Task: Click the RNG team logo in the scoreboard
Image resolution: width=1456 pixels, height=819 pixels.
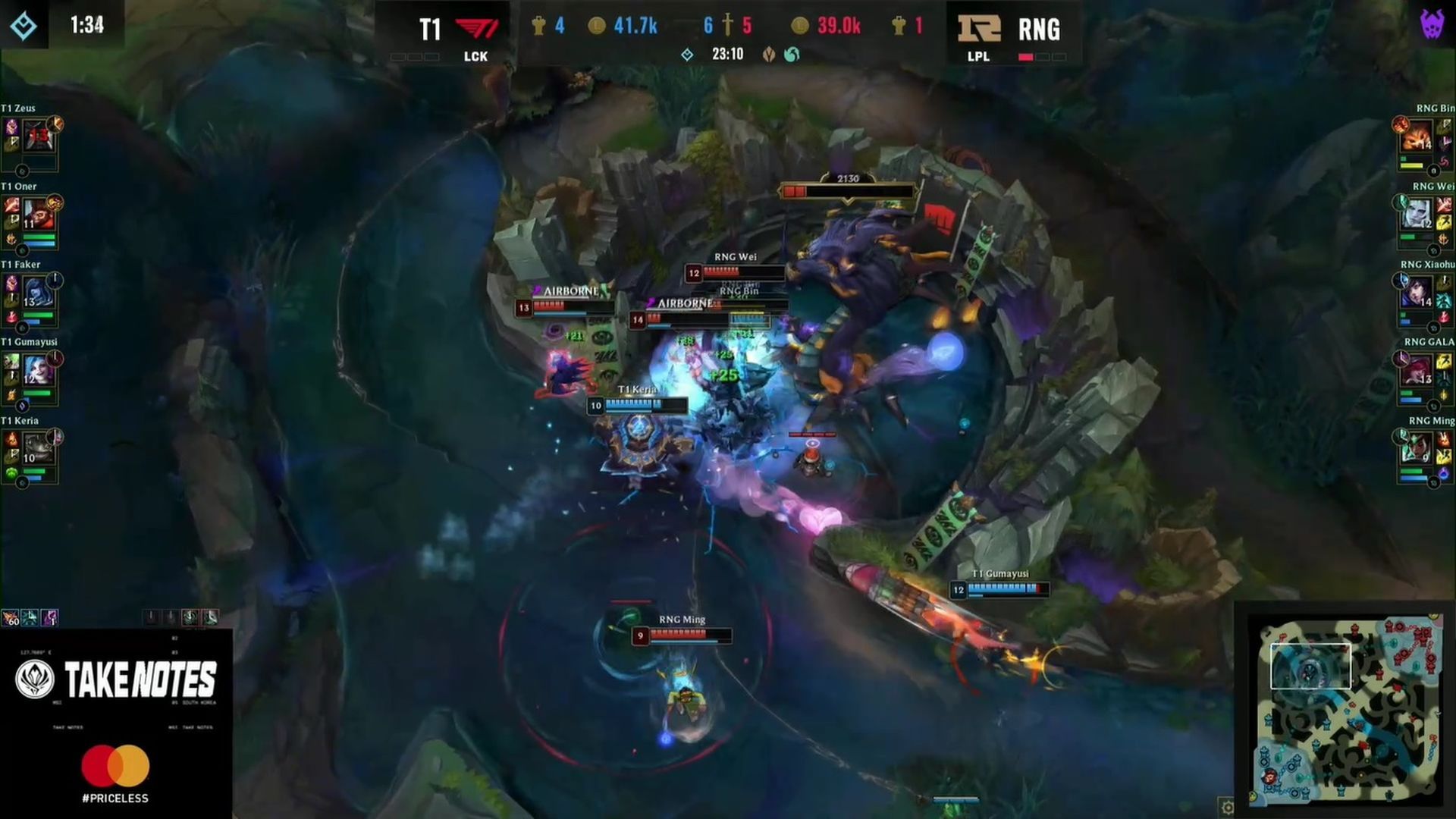Action: (x=978, y=27)
